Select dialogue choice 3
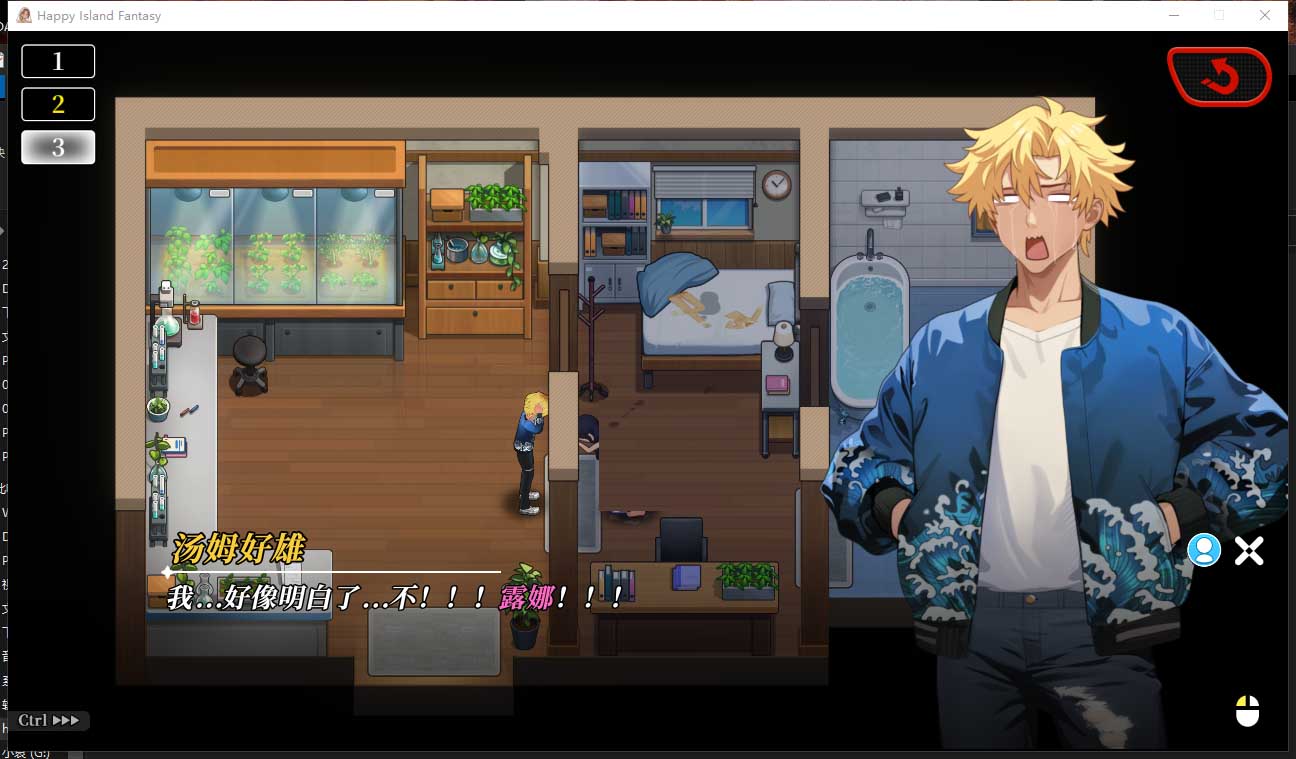The image size is (1296, 759). coord(57,146)
